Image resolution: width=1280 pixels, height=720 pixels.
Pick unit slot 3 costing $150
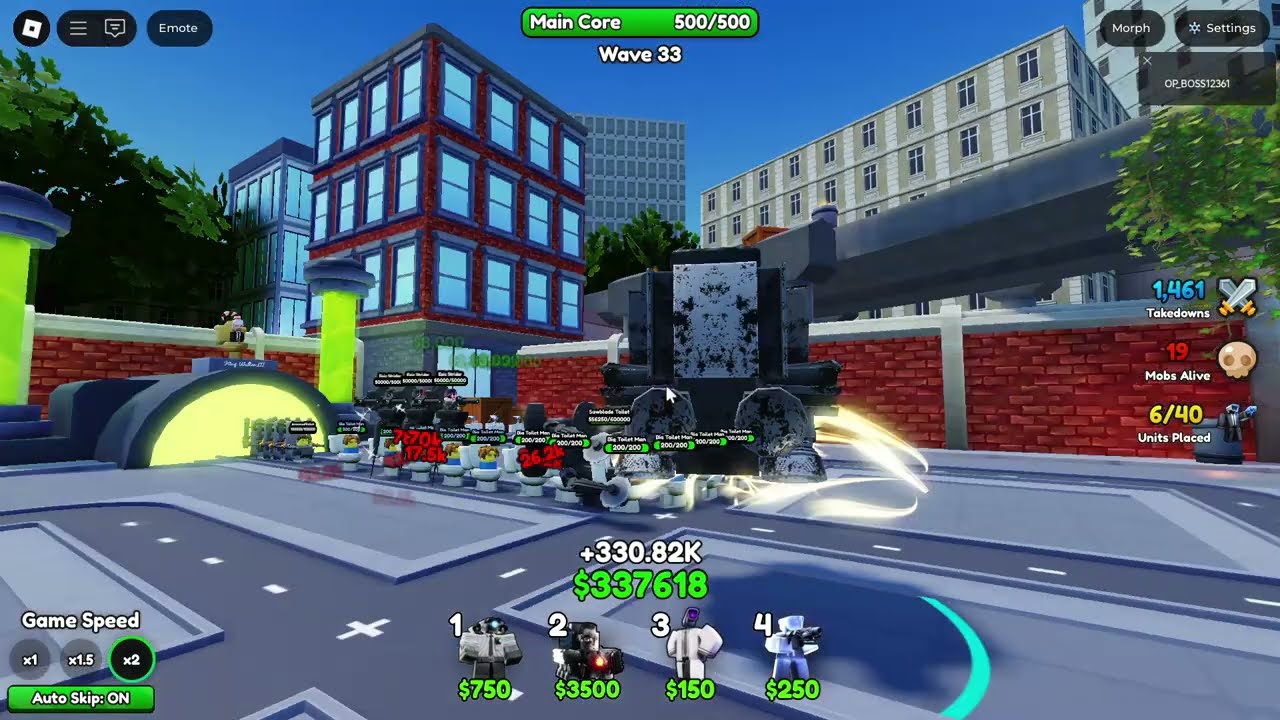pos(691,655)
